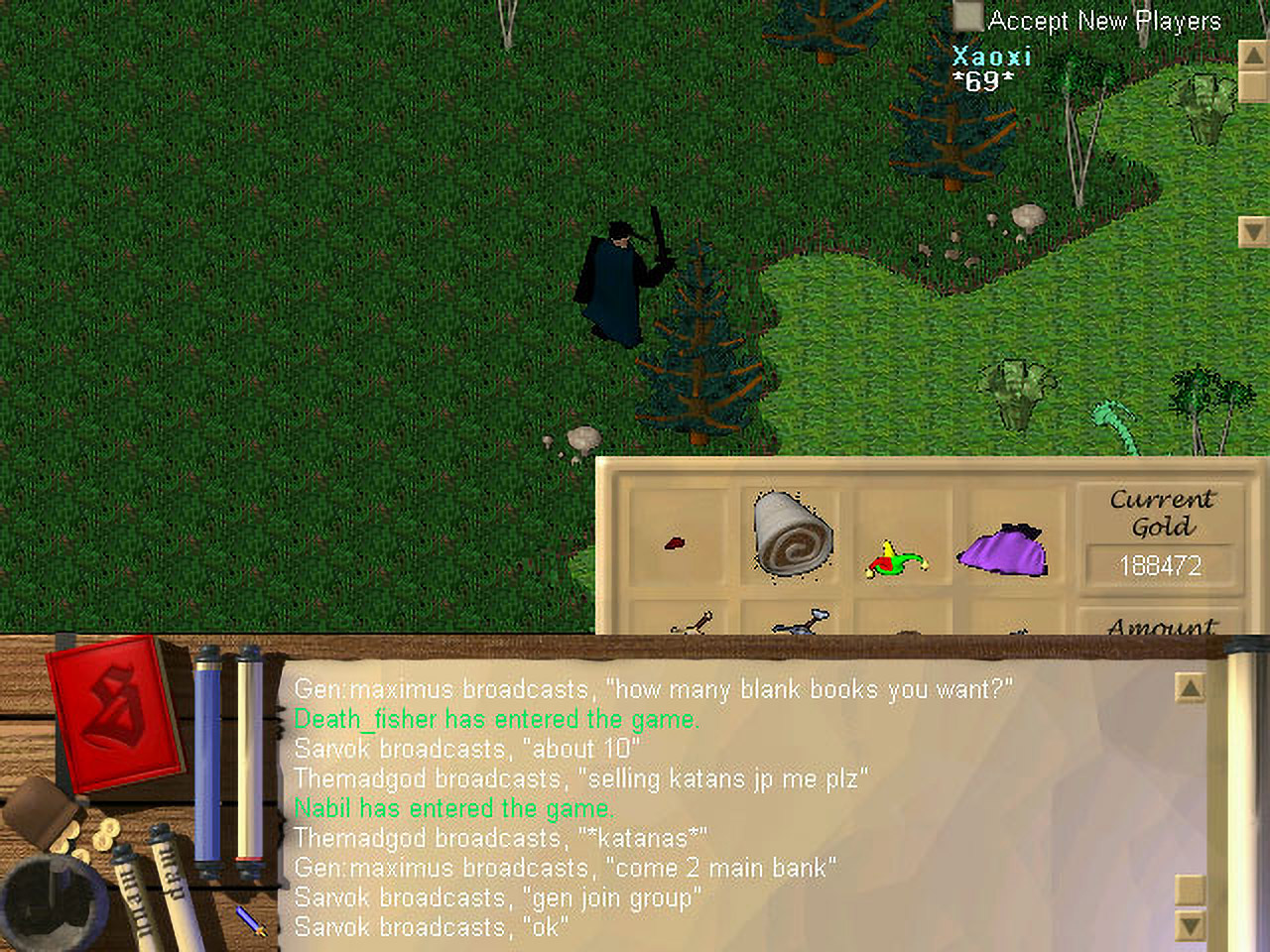Click the player list scroll-down arrow

pyautogui.click(x=1253, y=231)
